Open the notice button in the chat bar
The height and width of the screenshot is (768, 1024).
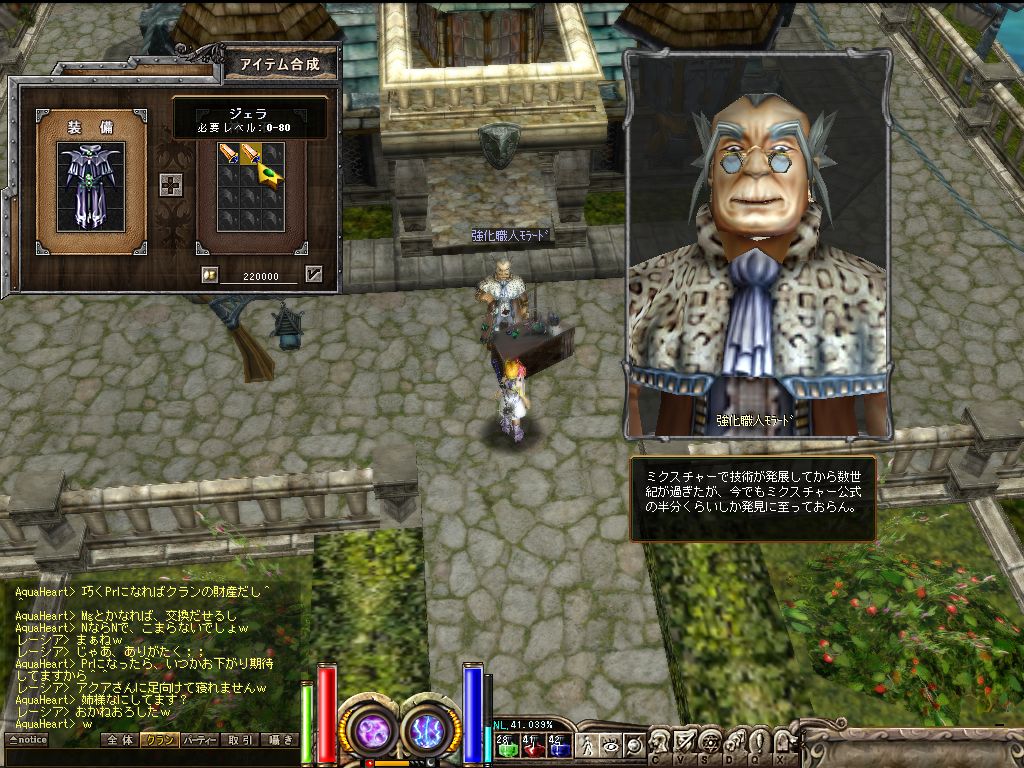[x=27, y=740]
